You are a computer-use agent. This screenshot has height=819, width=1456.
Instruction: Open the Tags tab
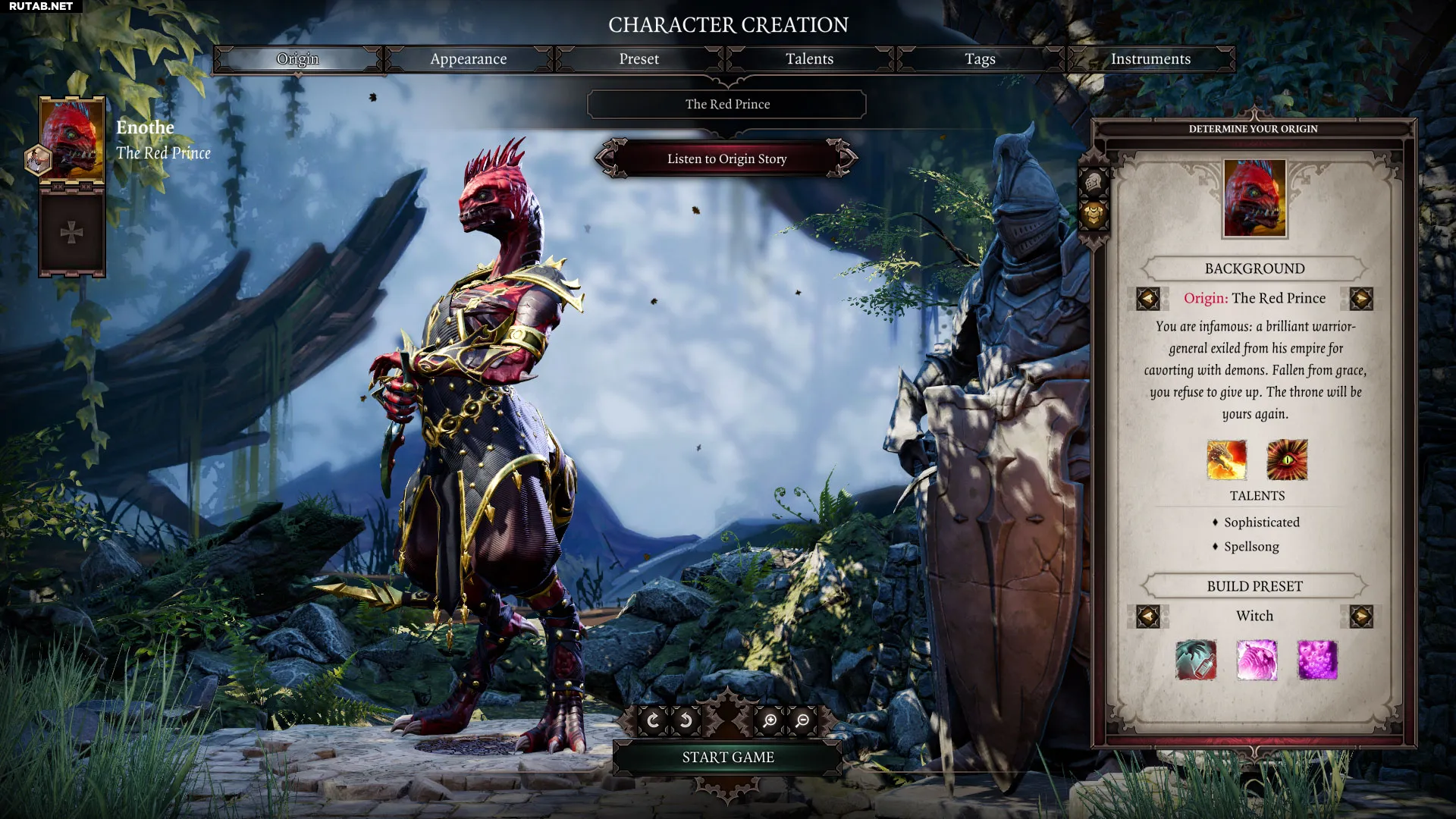980,59
